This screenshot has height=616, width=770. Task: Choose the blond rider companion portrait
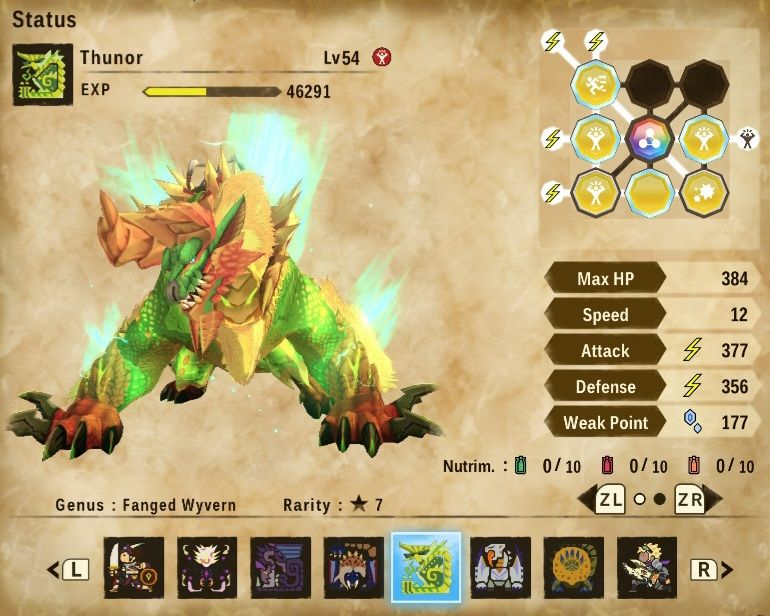pos(646,568)
